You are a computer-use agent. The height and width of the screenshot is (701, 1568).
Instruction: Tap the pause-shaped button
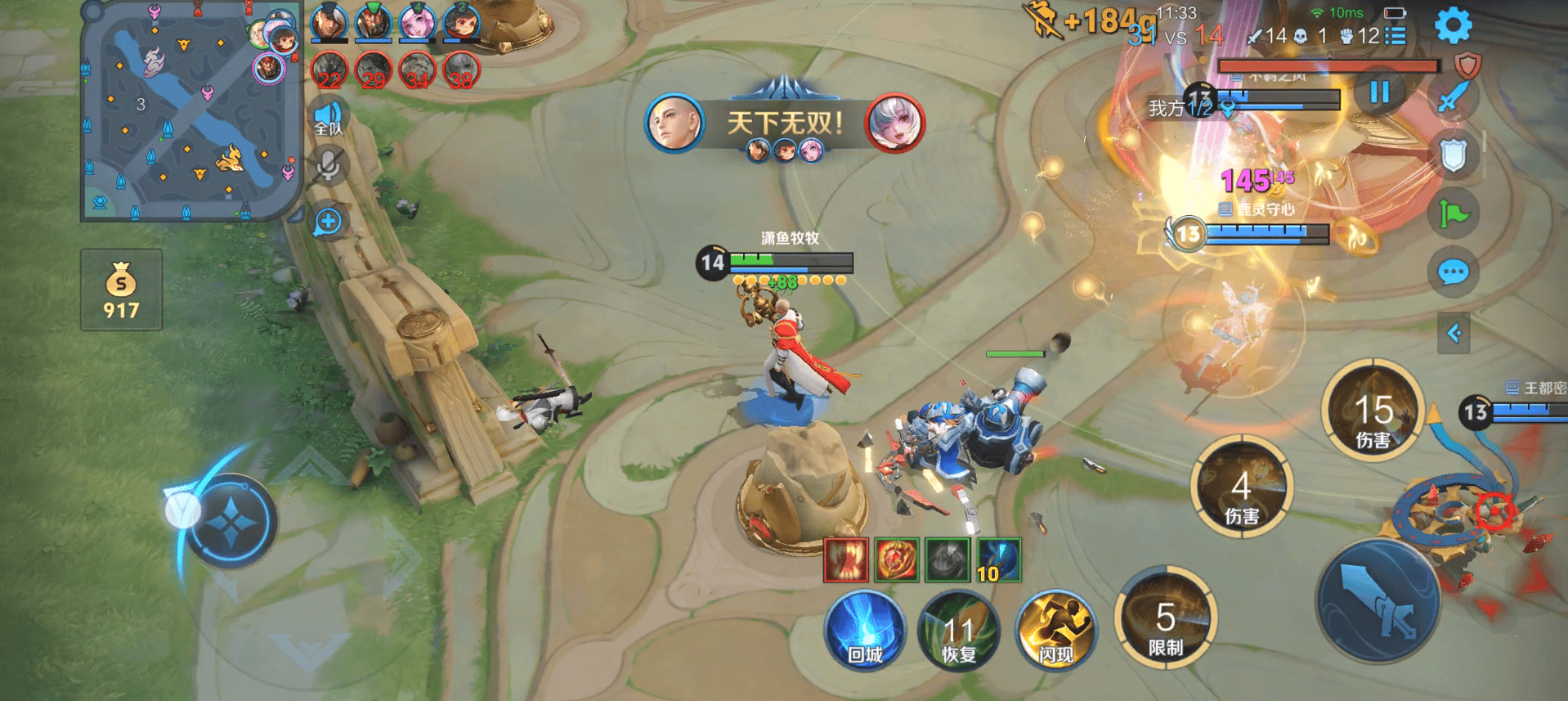[x=1379, y=92]
